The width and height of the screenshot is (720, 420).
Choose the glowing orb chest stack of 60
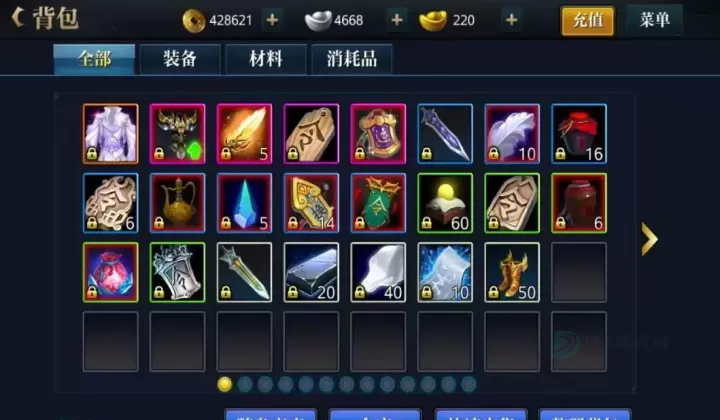[x=444, y=203]
